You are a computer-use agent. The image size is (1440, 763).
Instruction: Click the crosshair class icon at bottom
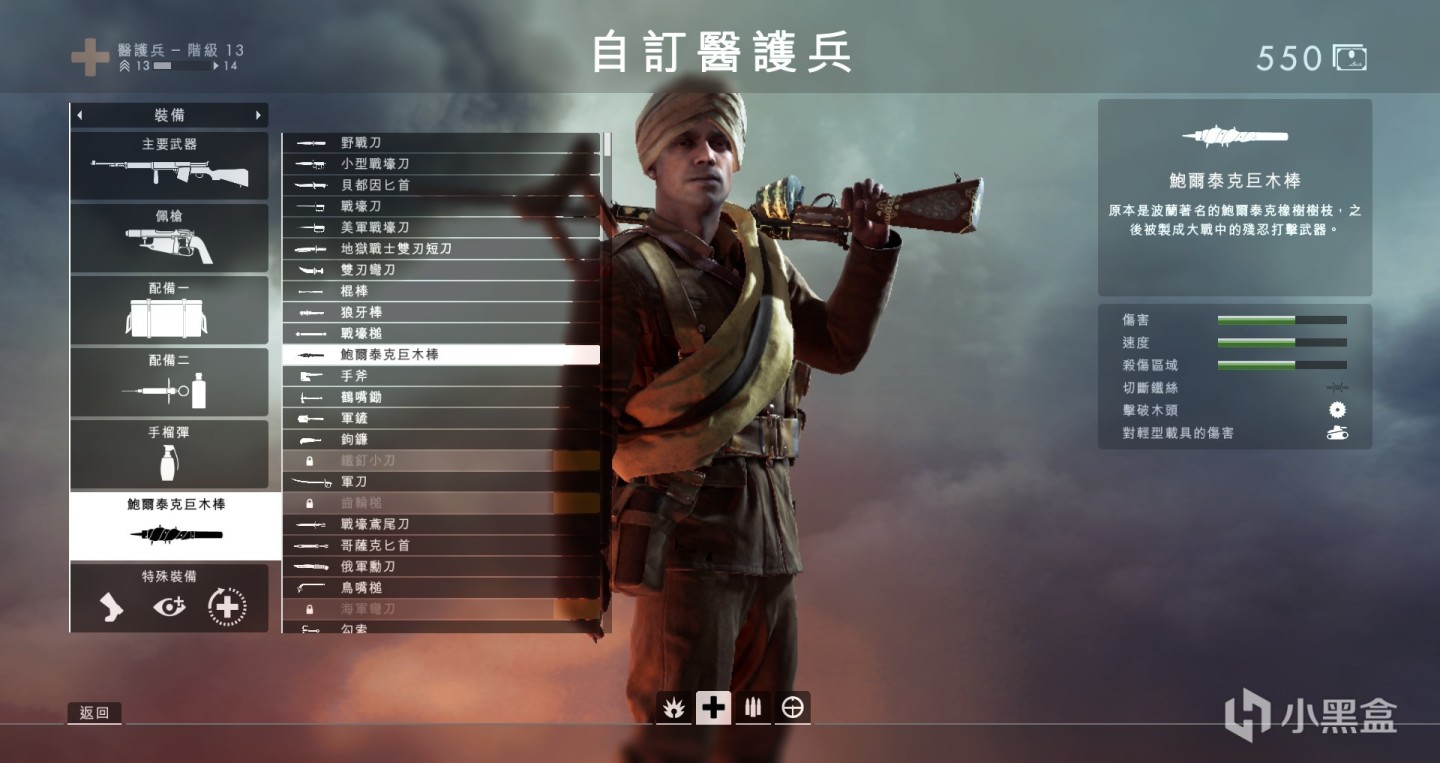coord(793,707)
